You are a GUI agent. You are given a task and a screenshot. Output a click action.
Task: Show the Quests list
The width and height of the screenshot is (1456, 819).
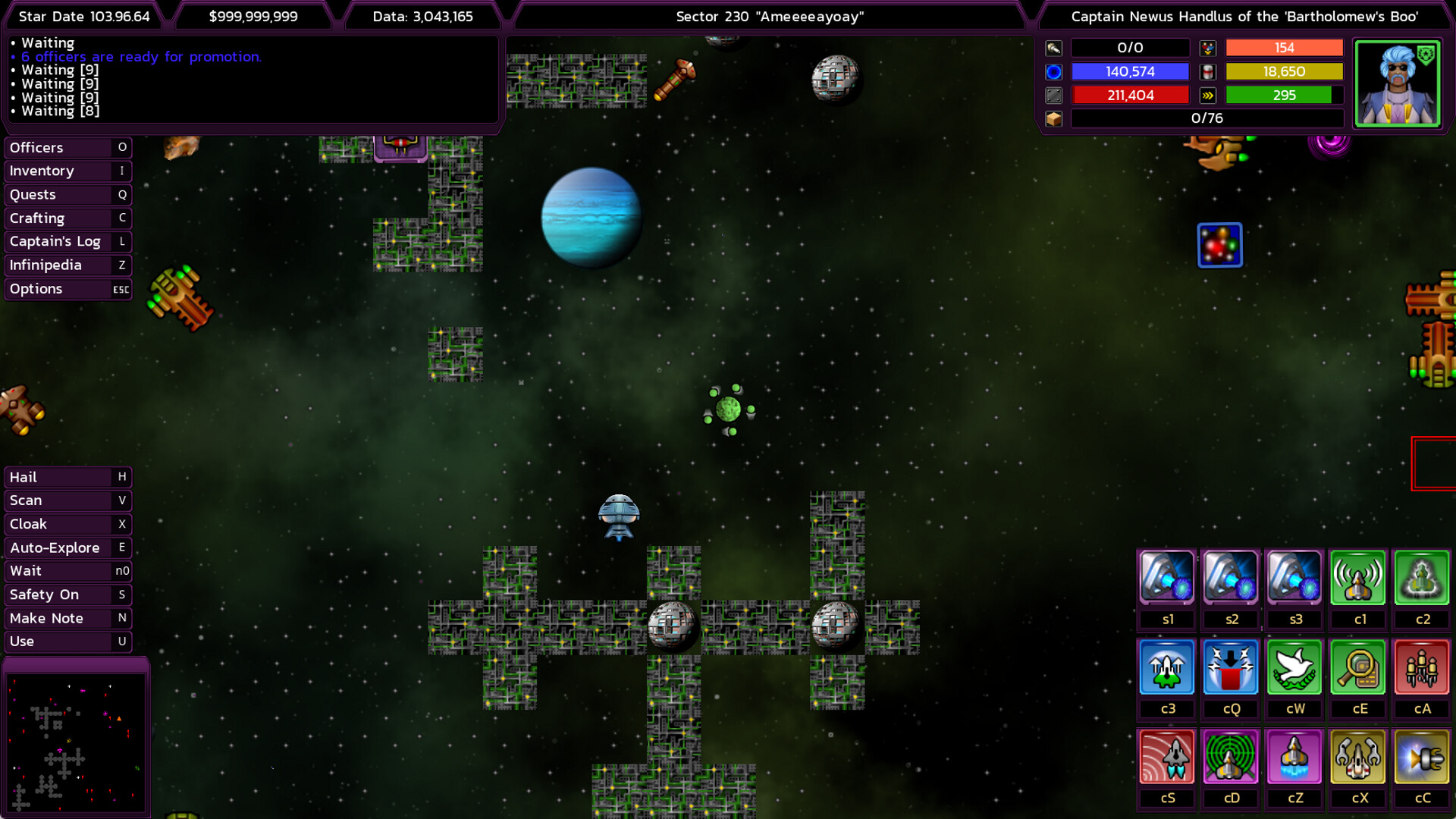[x=67, y=195]
